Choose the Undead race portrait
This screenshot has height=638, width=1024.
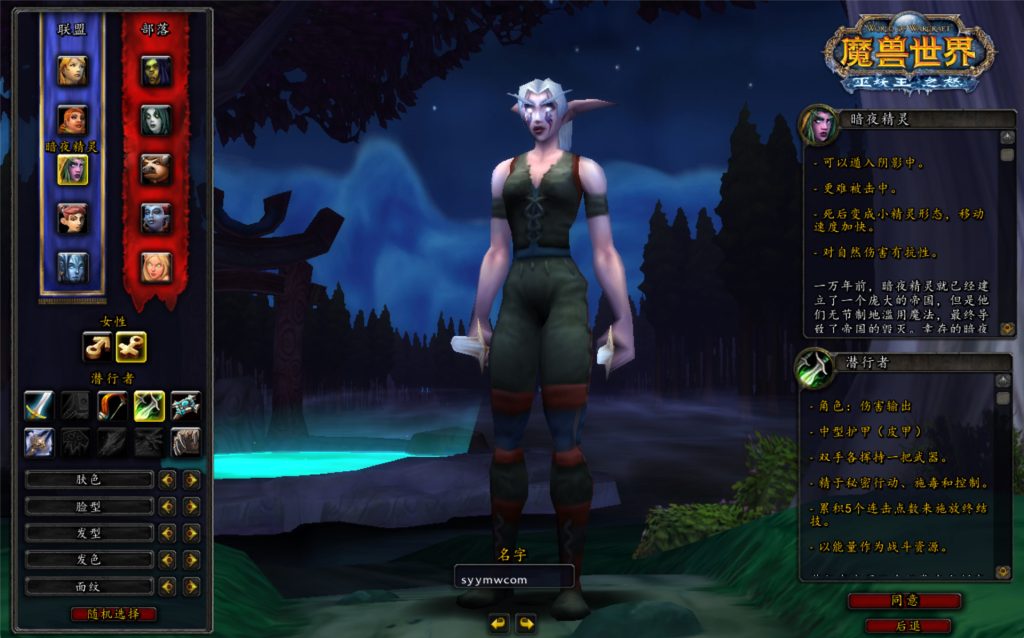coord(155,120)
